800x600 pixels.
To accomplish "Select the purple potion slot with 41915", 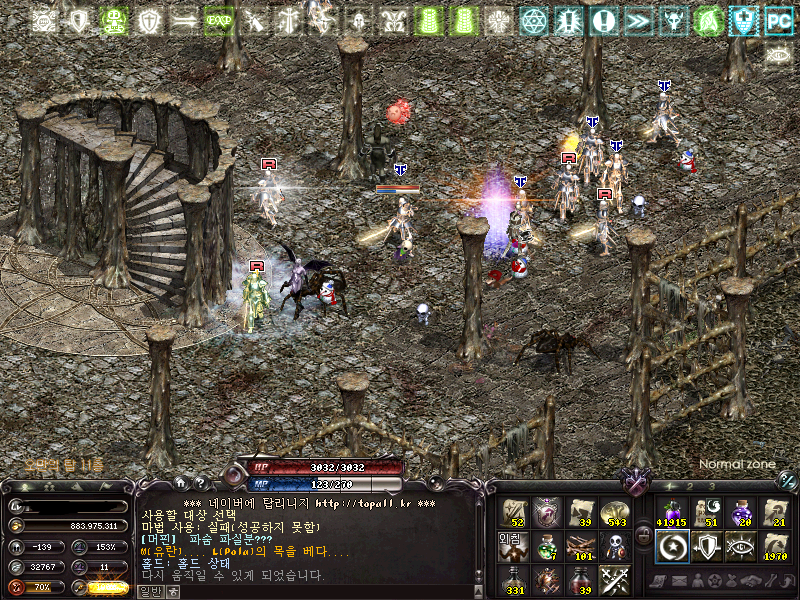I will [x=672, y=513].
